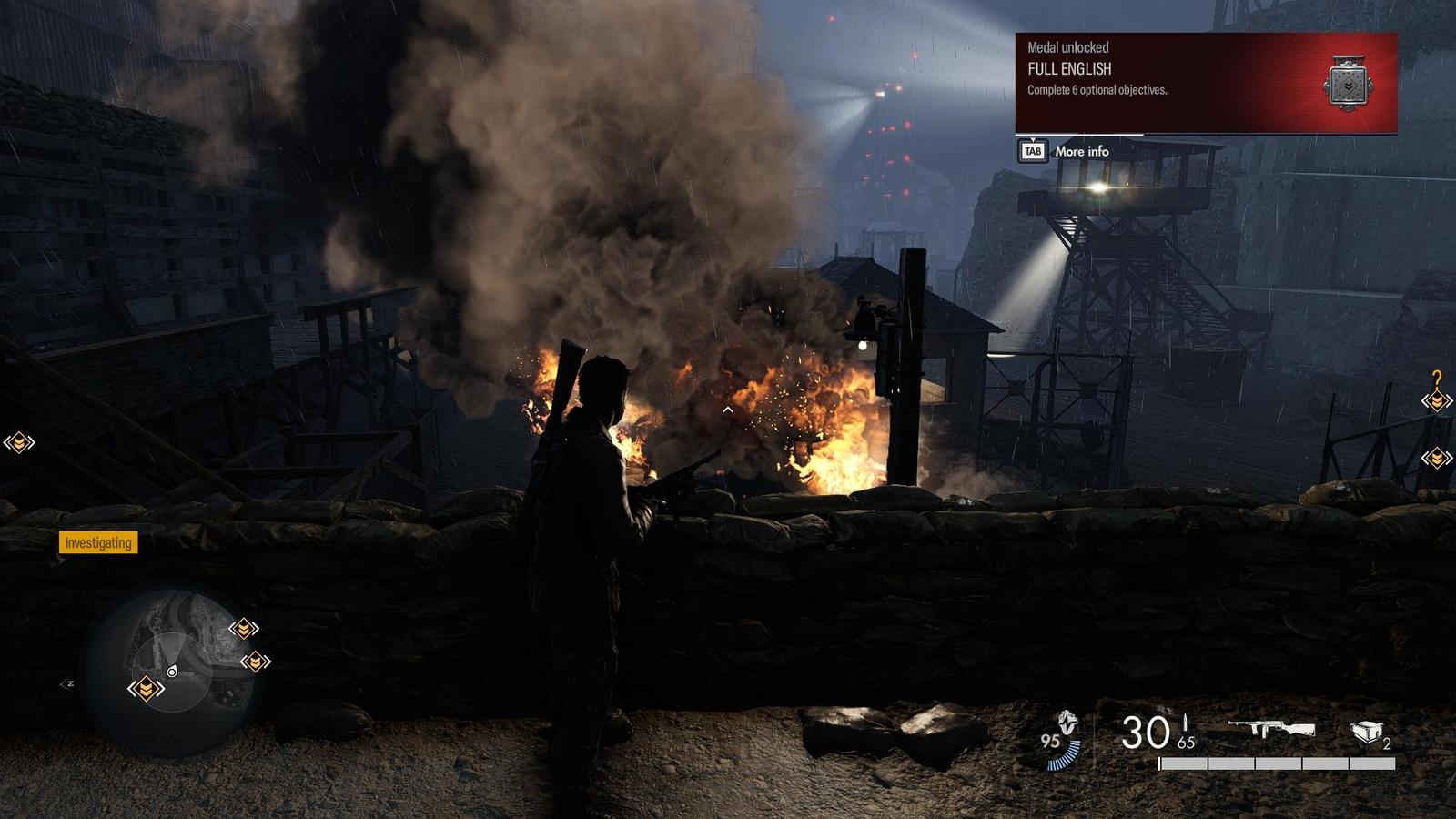Choose the equipped item icon showing count 2

point(1366,732)
